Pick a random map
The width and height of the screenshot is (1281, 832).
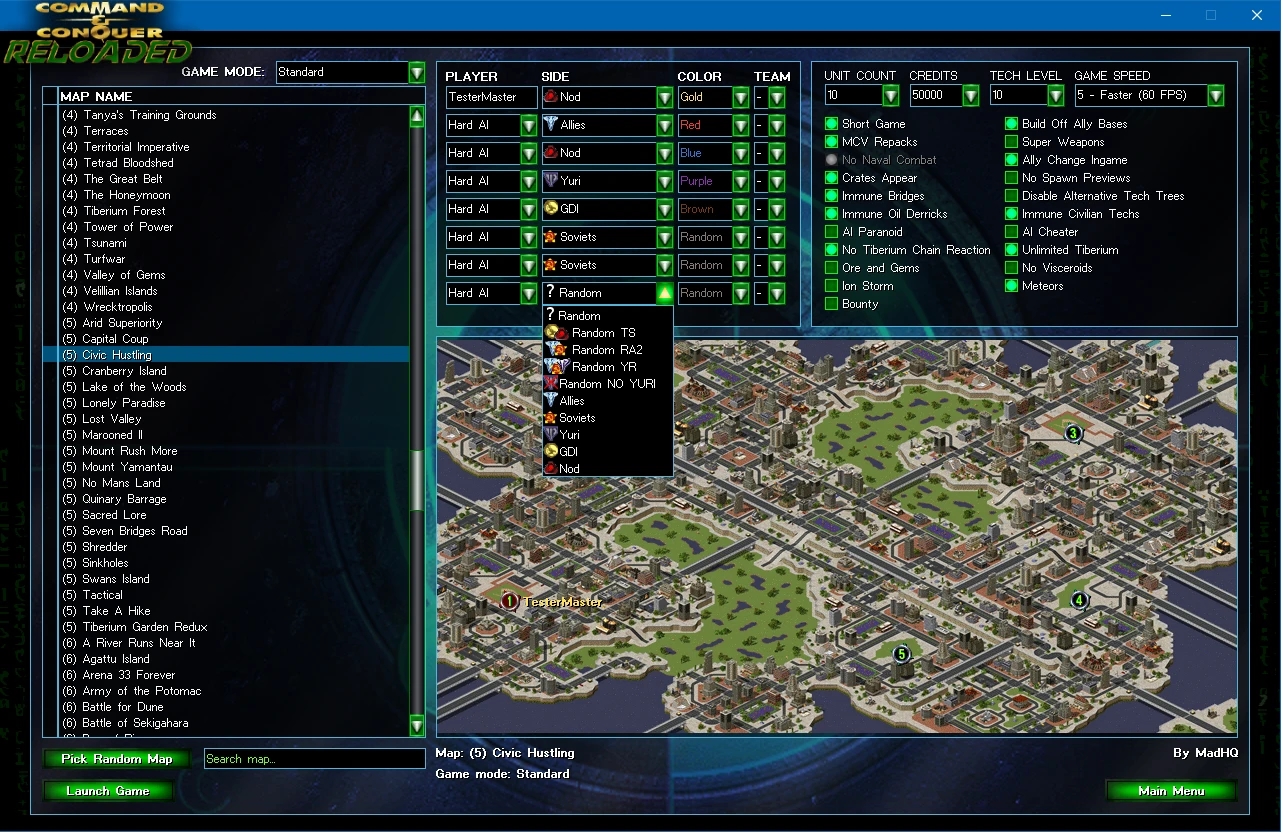click(117, 759)
